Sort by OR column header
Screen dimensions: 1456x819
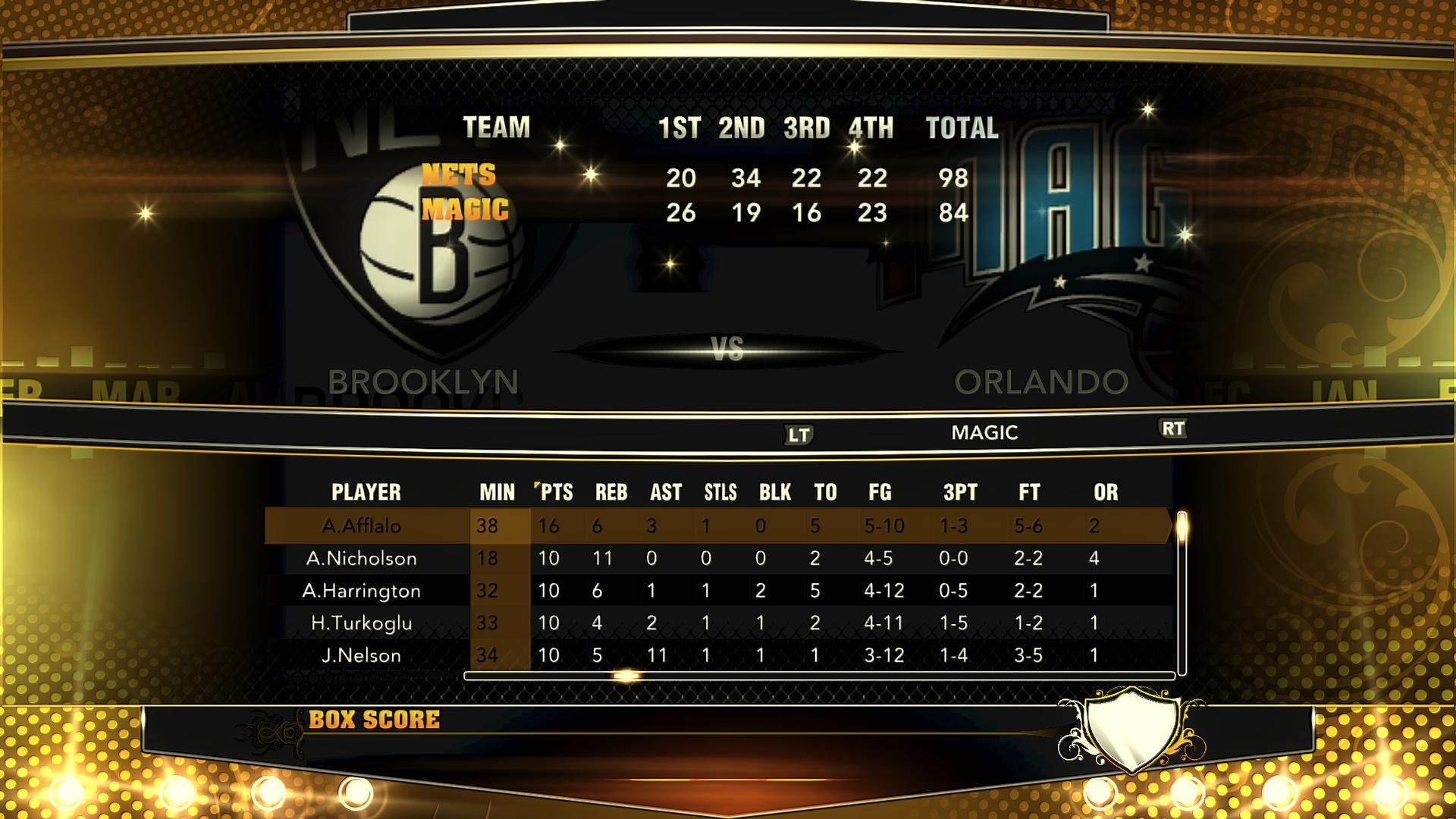coord(1105,492)
